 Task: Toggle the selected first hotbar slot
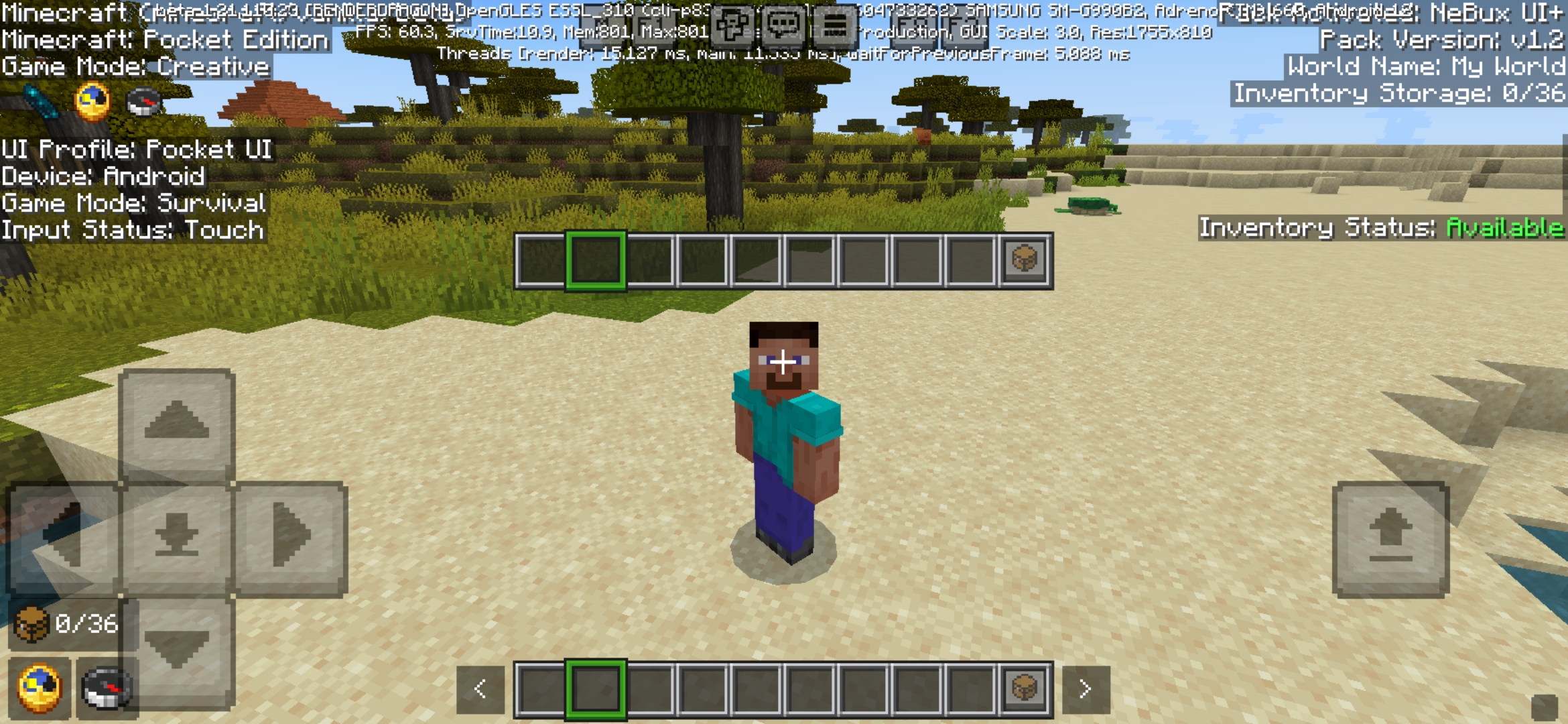coord(595,687)
